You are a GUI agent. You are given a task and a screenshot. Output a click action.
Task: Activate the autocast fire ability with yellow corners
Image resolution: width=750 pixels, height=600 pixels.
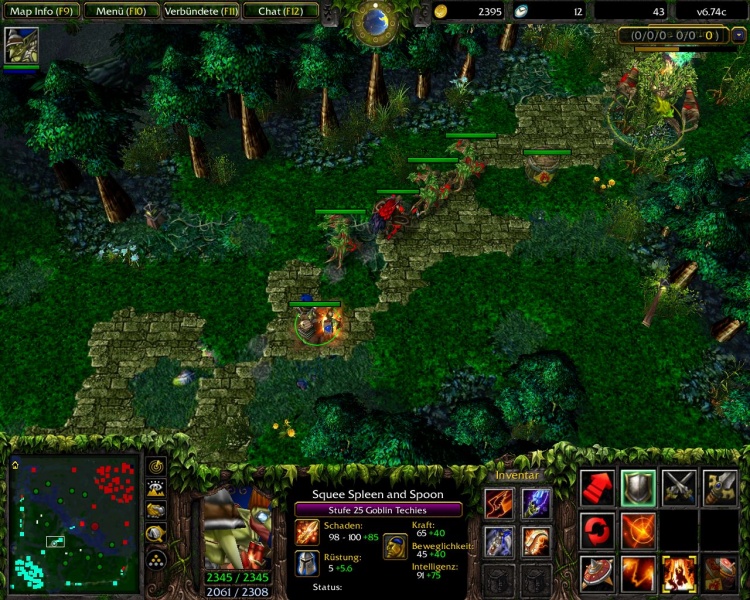pos(679,573)
